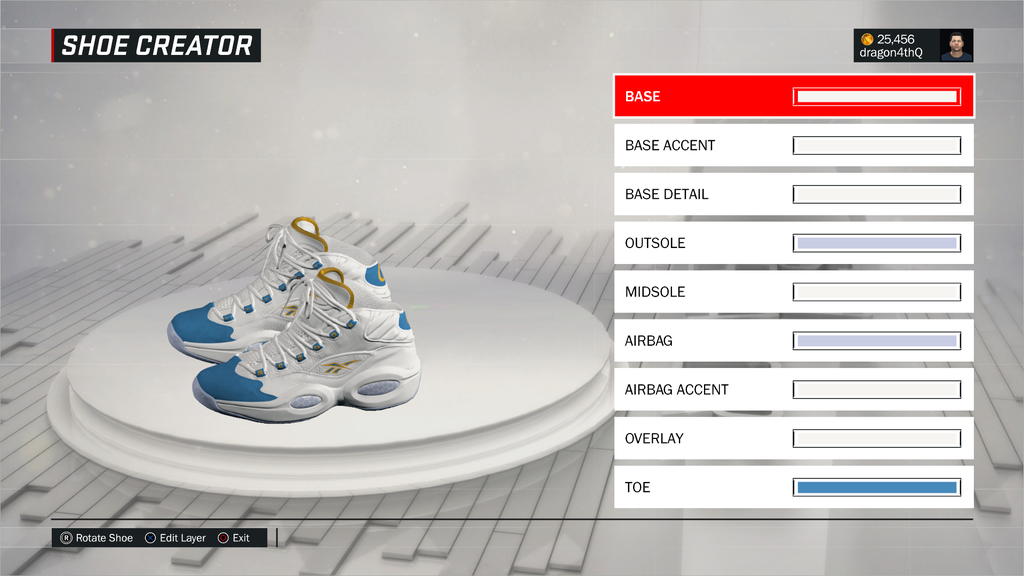
Task: Click the blue Toe color swatch
Action: tap(877, 487)
